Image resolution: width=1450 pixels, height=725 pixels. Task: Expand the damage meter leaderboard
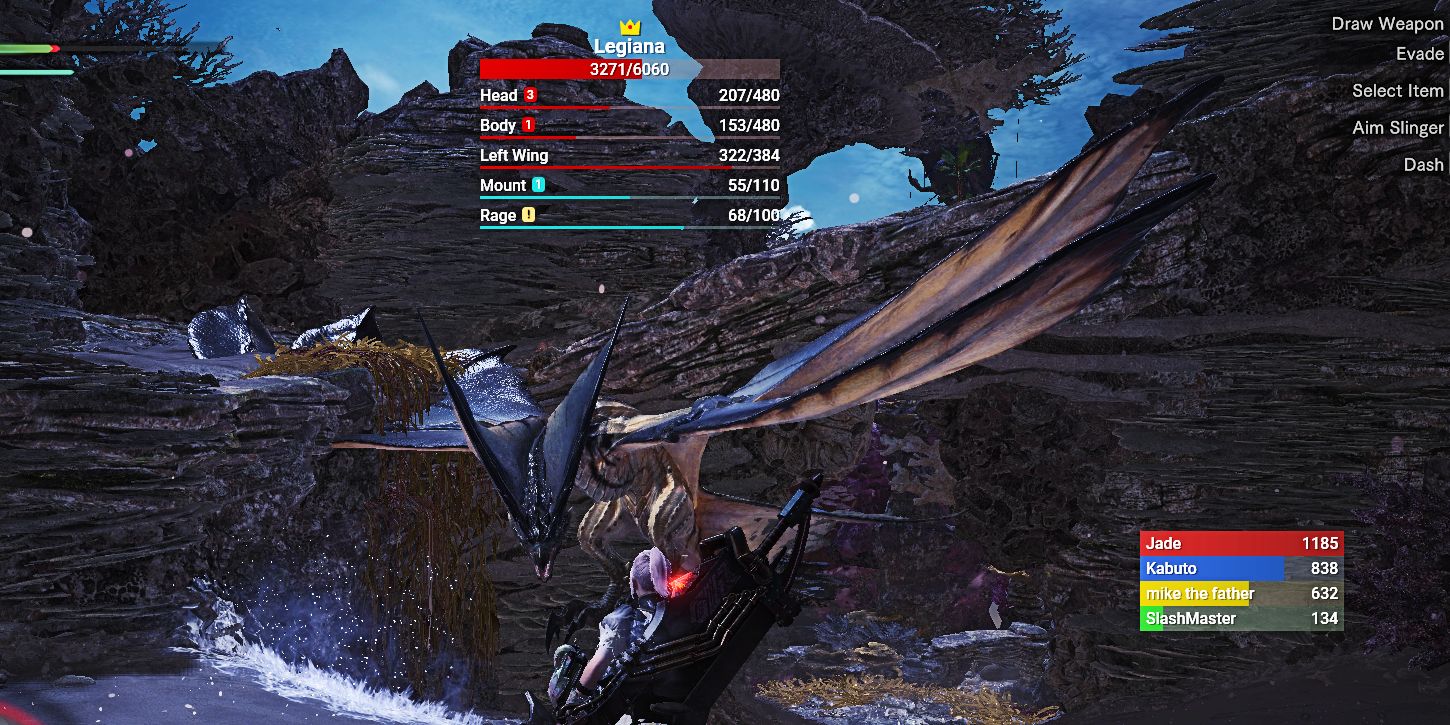(x=1240, y=580)
